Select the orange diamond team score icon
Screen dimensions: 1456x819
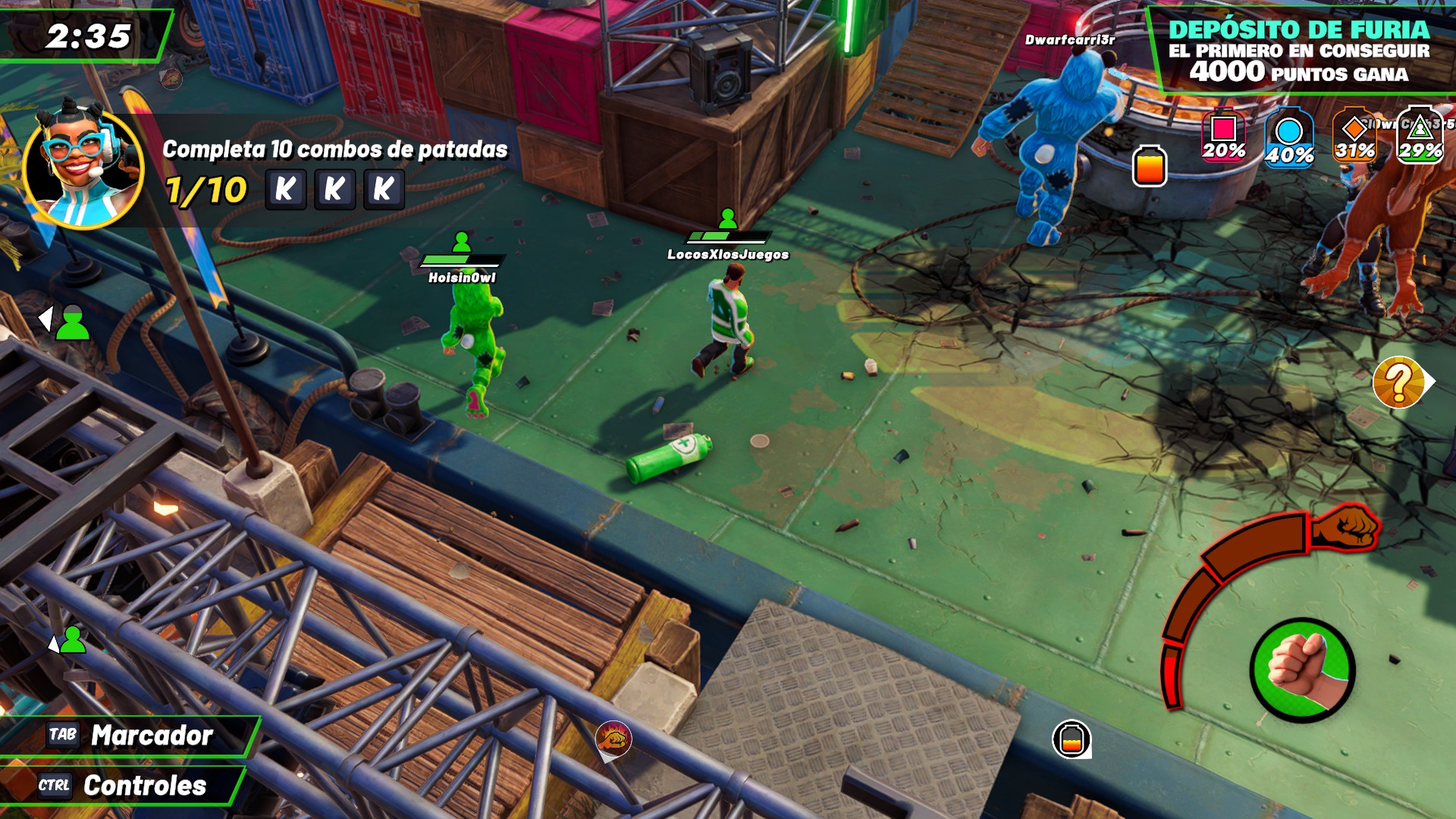[x=1354, y=136]
